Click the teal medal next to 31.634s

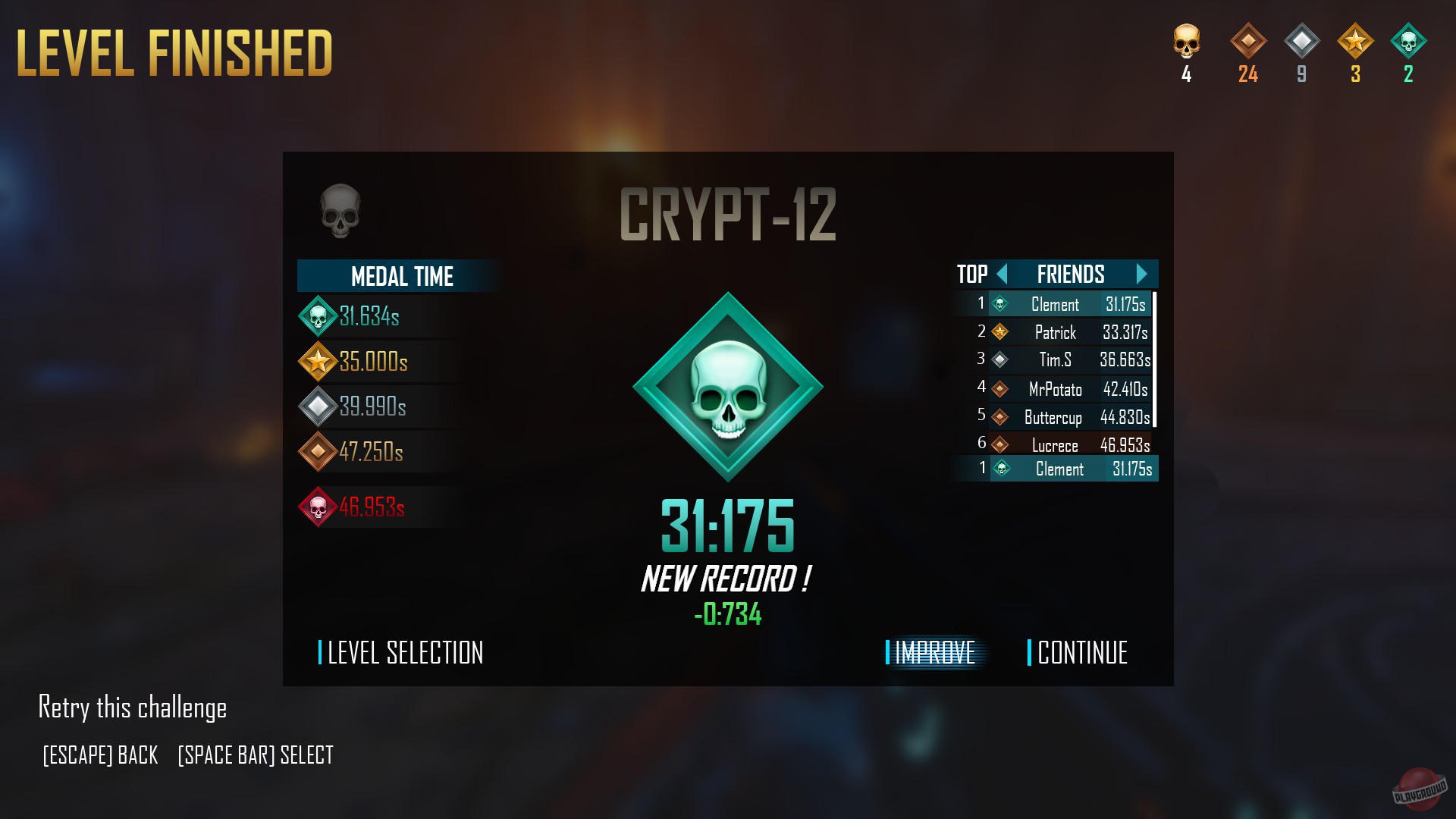318,317
